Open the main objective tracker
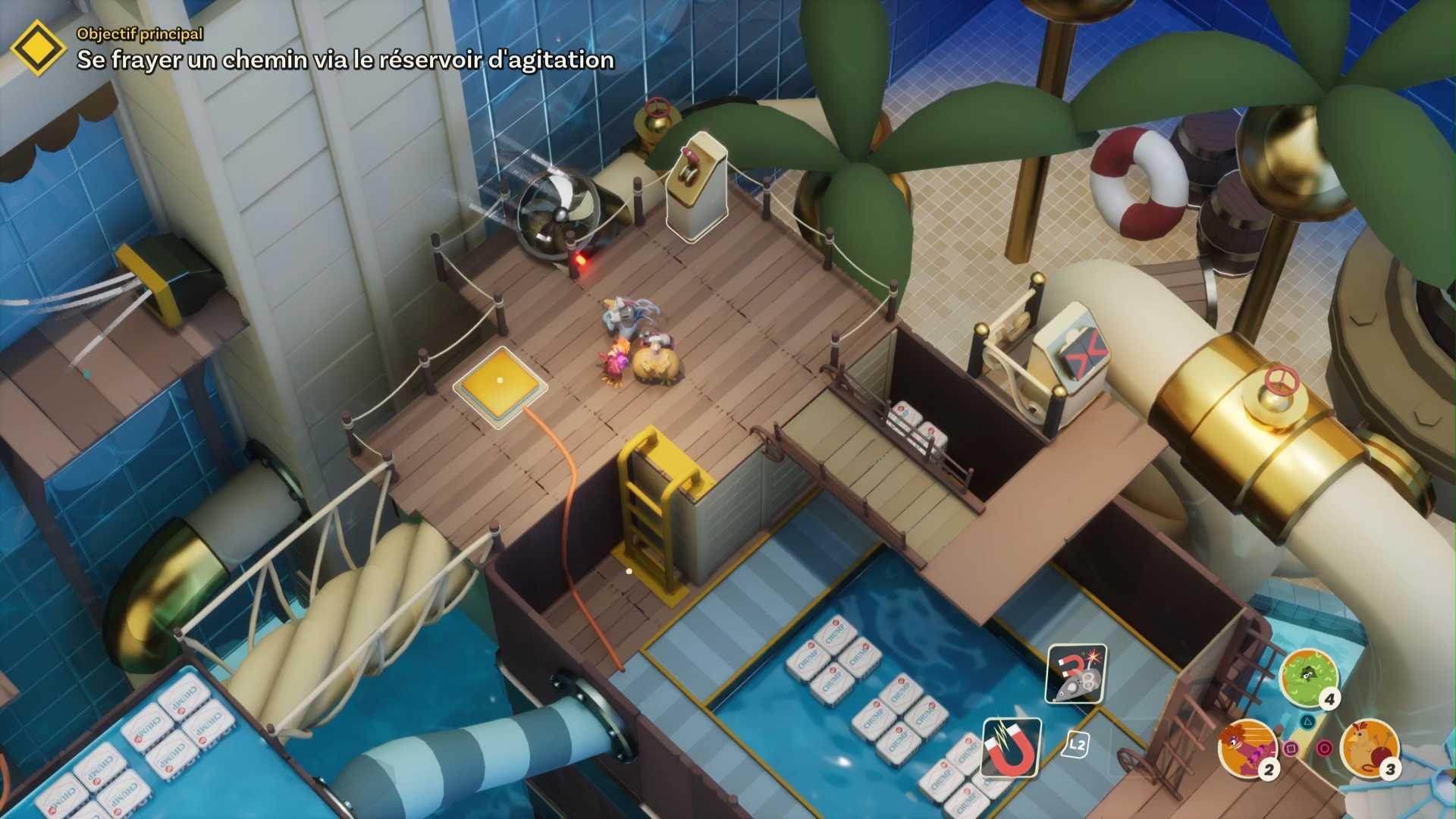Screen dimensions: 1456x819 pyautogui.click(x=38, y=49)
